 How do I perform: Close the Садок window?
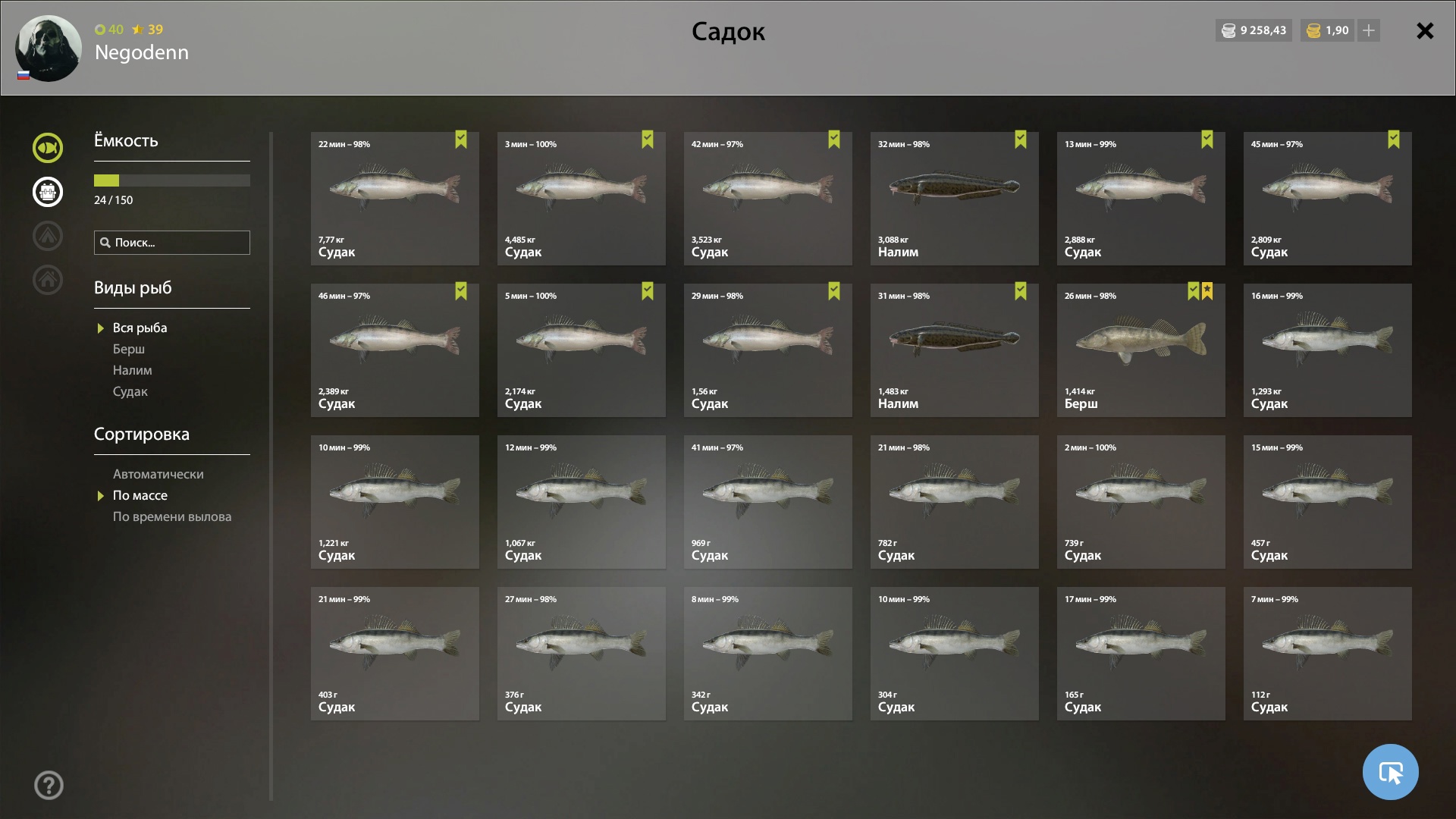point(1425,31)
